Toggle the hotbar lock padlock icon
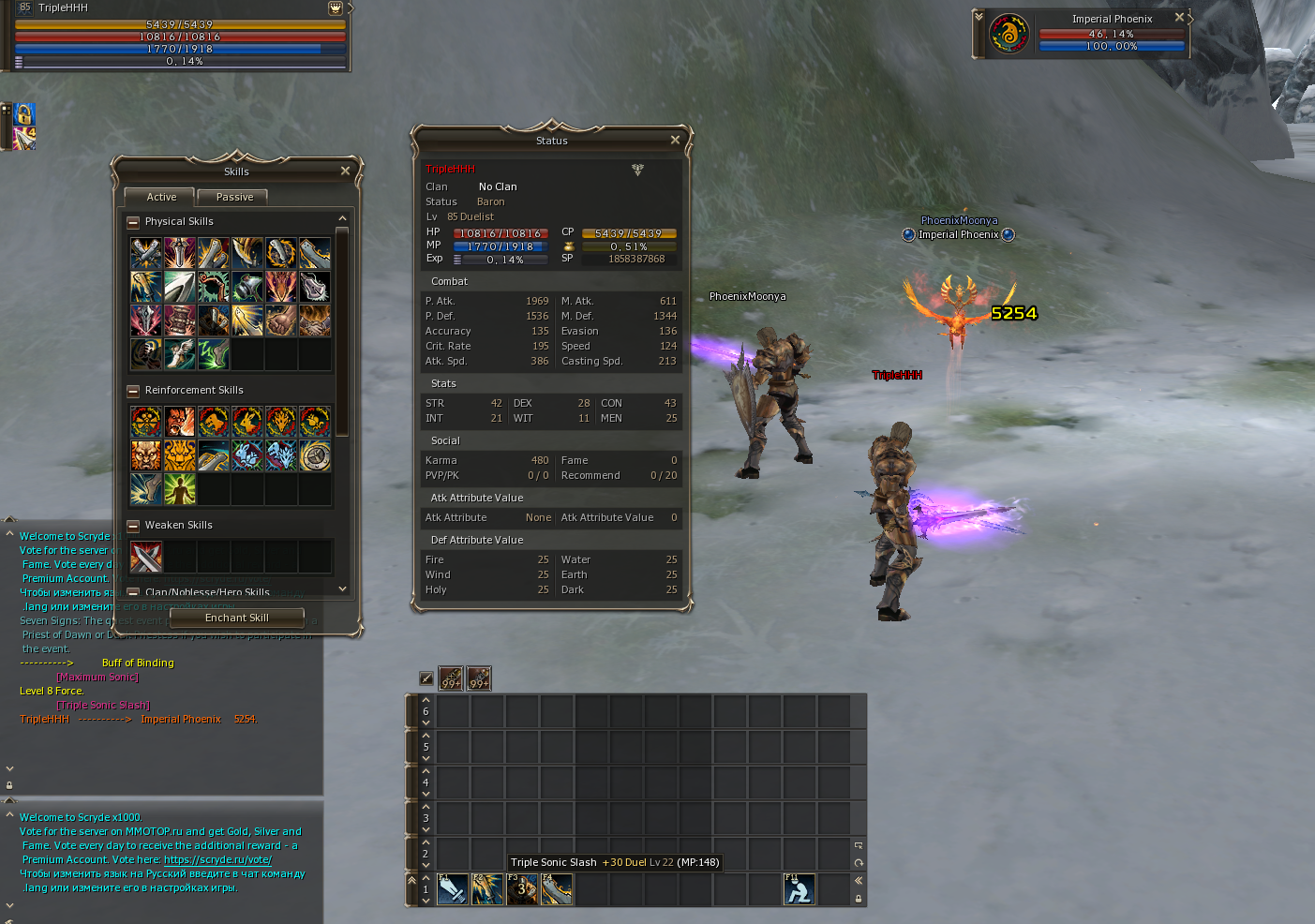The width and height of the screenshot is (1315, 924). pos(859,899)
